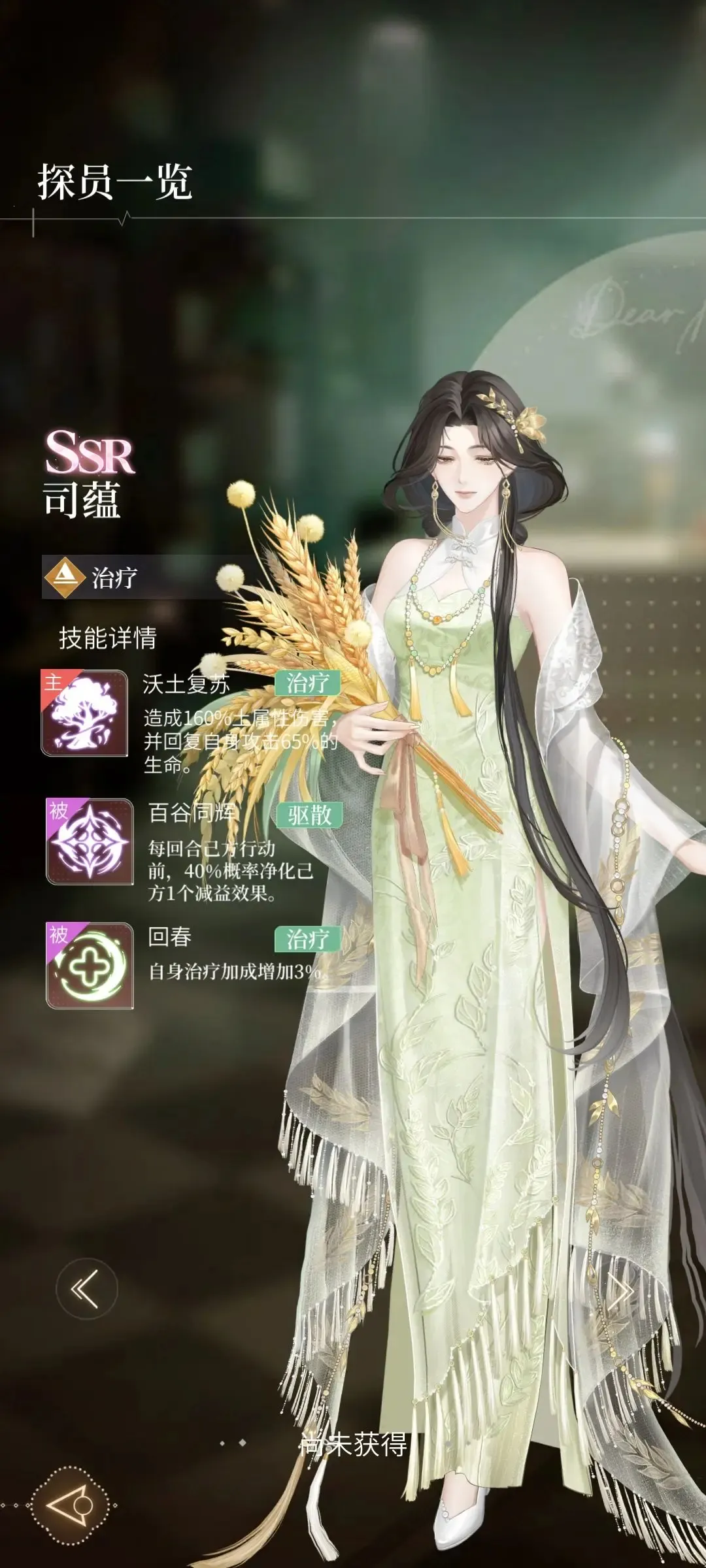Inspect the 百谷同辉 passive skill icon
Screen dimensions: 706x1568
click(x=90, y=841)
